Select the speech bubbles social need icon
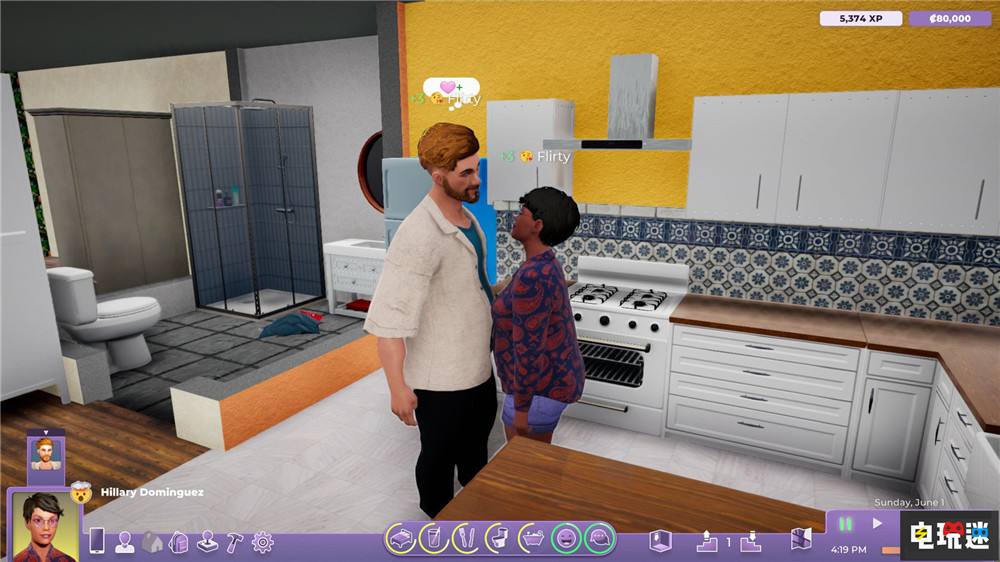The image size is (1000, 562). tap(600, 540)
